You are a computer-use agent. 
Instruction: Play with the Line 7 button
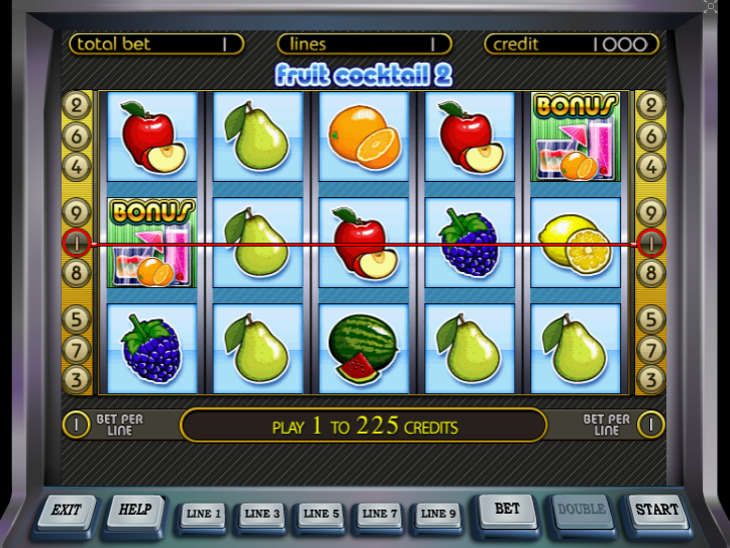coord(376,514)
